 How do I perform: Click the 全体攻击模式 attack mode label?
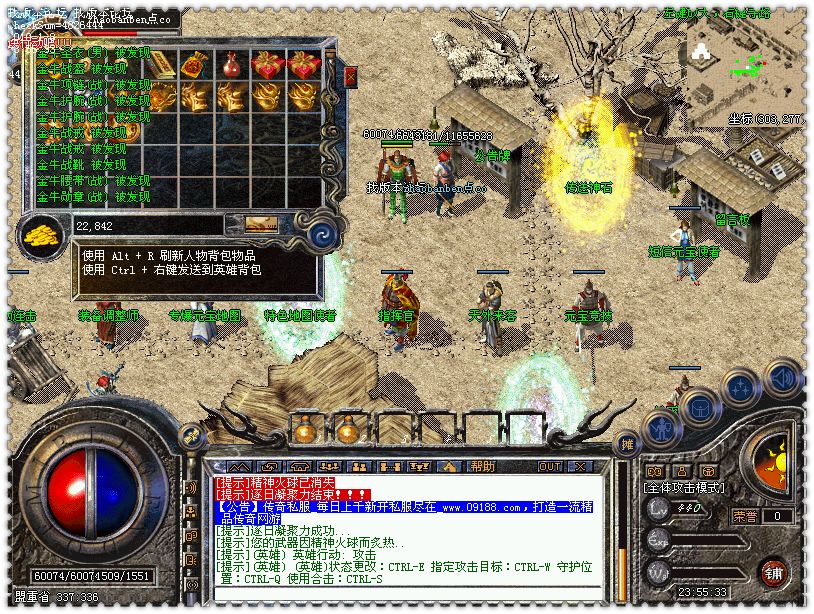(x=685, y=487)
